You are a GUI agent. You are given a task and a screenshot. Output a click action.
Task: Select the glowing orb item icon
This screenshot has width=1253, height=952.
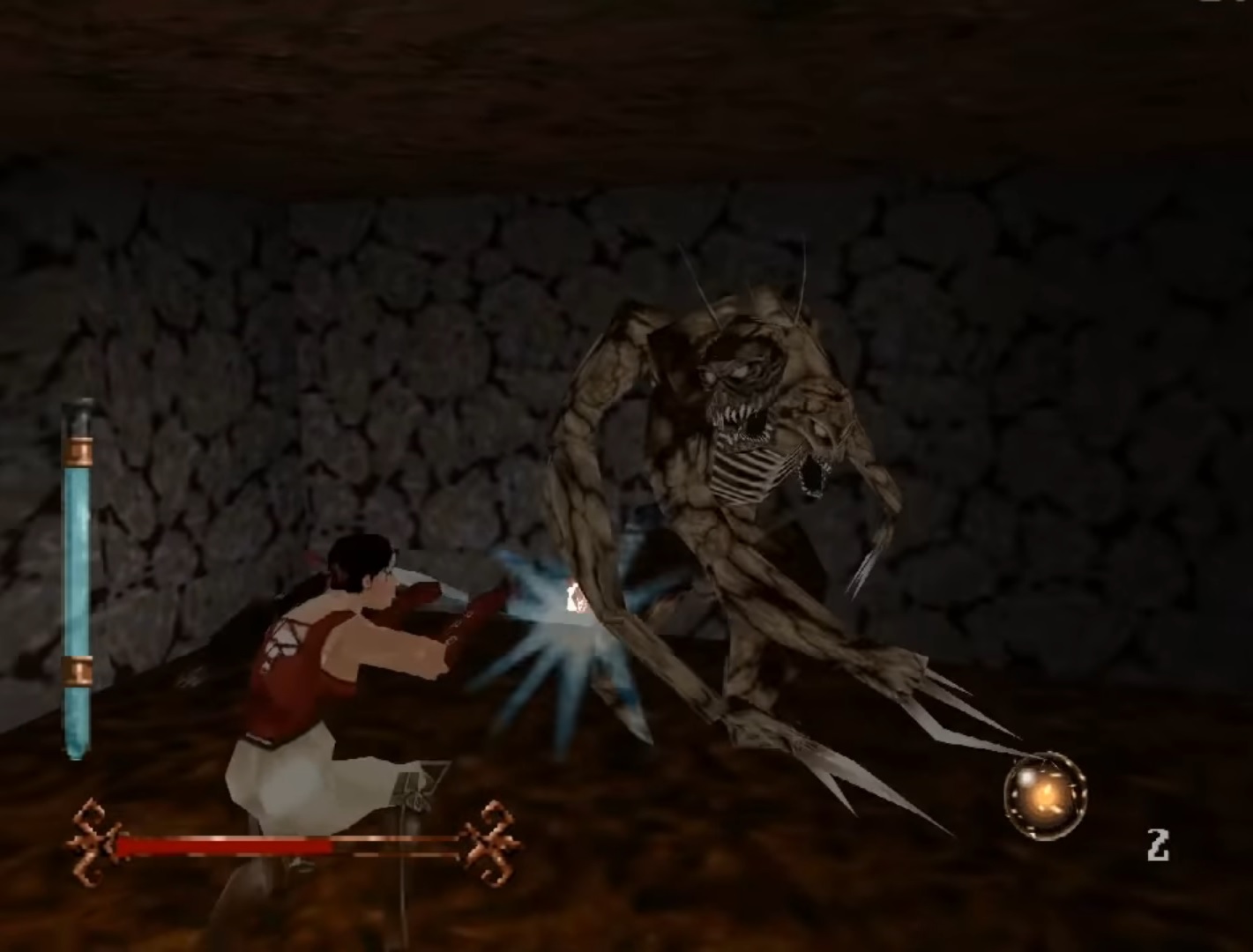click(1045, 796)
